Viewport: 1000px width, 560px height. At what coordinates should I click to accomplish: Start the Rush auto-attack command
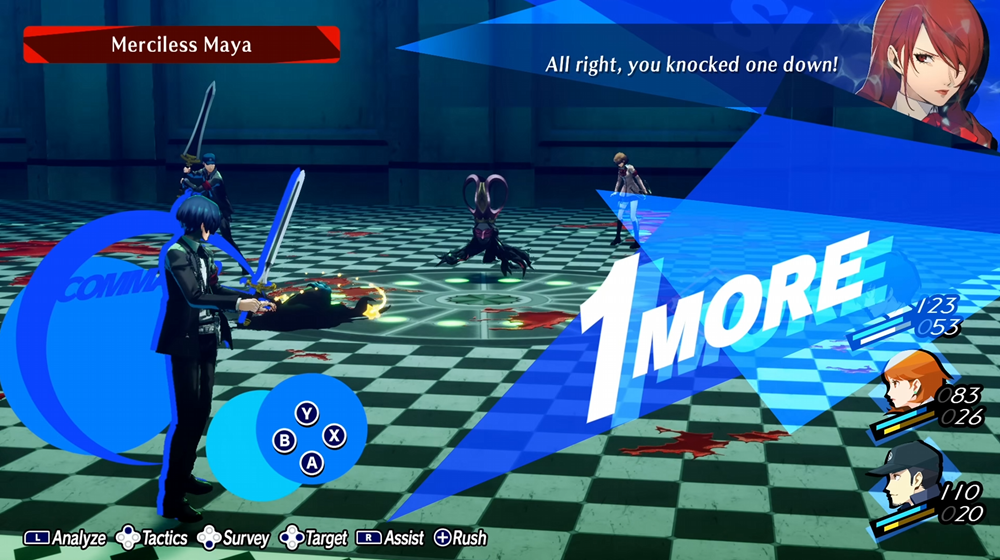coord(459,538)
